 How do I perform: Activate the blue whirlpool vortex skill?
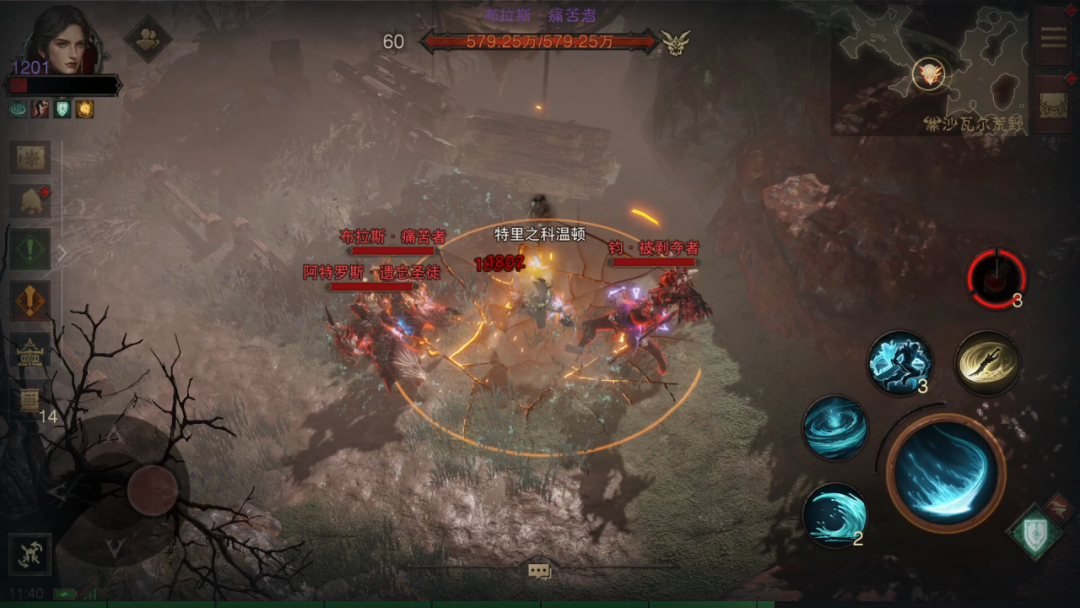pyautogui.click(x=835, y=428)
